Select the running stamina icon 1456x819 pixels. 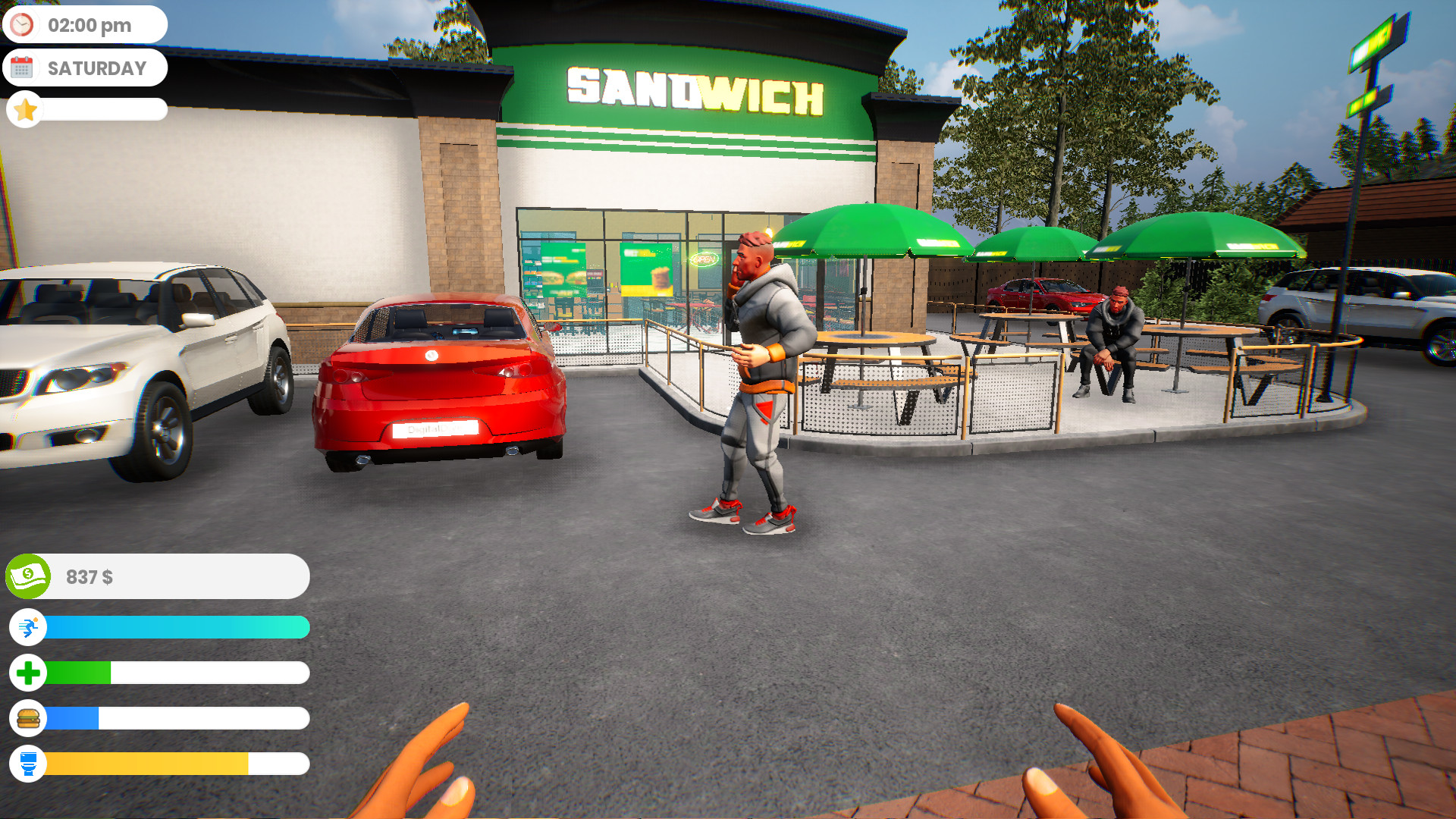28,627
